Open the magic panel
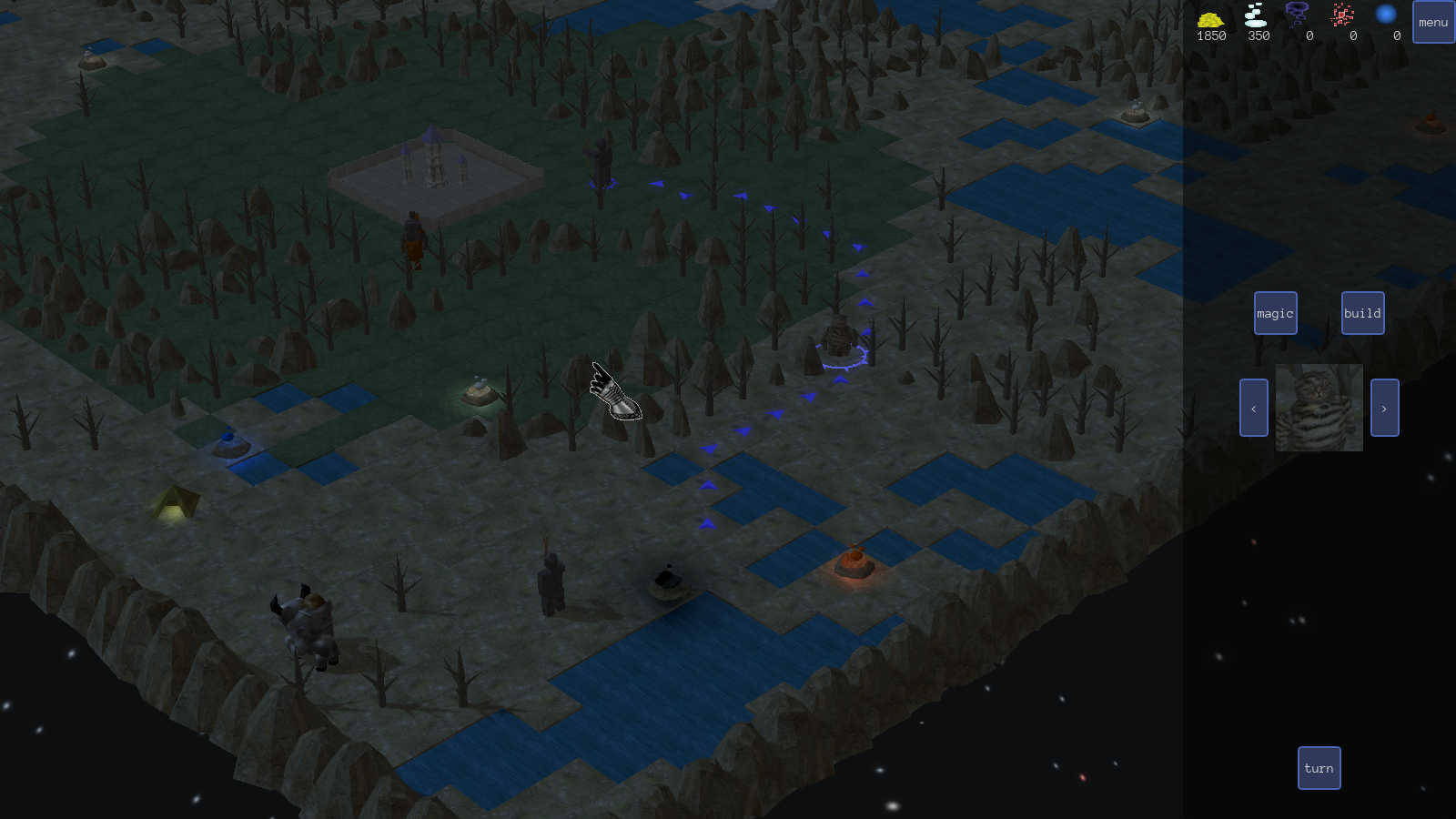1456x819 pixels. click(x=1275, y=313)
